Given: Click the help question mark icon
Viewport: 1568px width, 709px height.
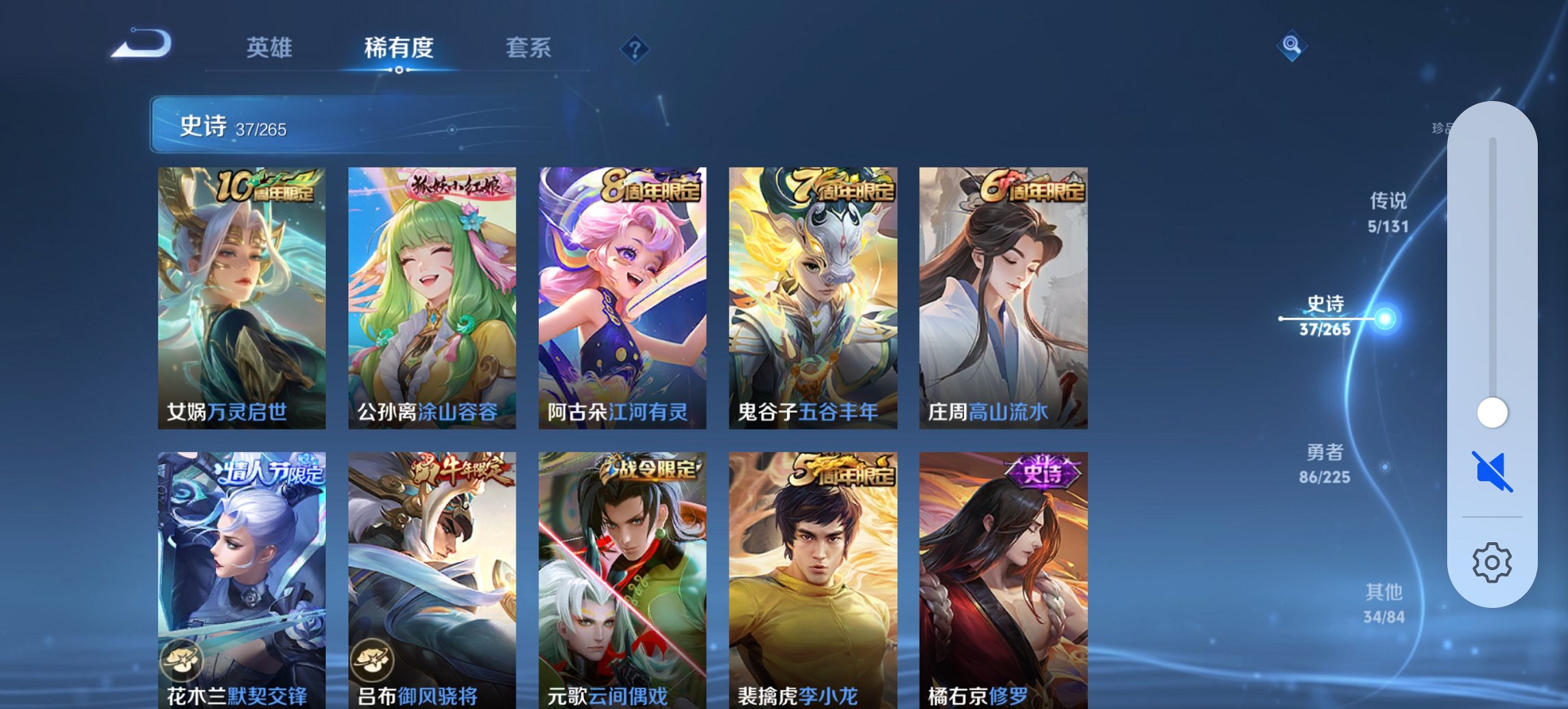Looking at the screenshot, I should click(x=635, y=48).
